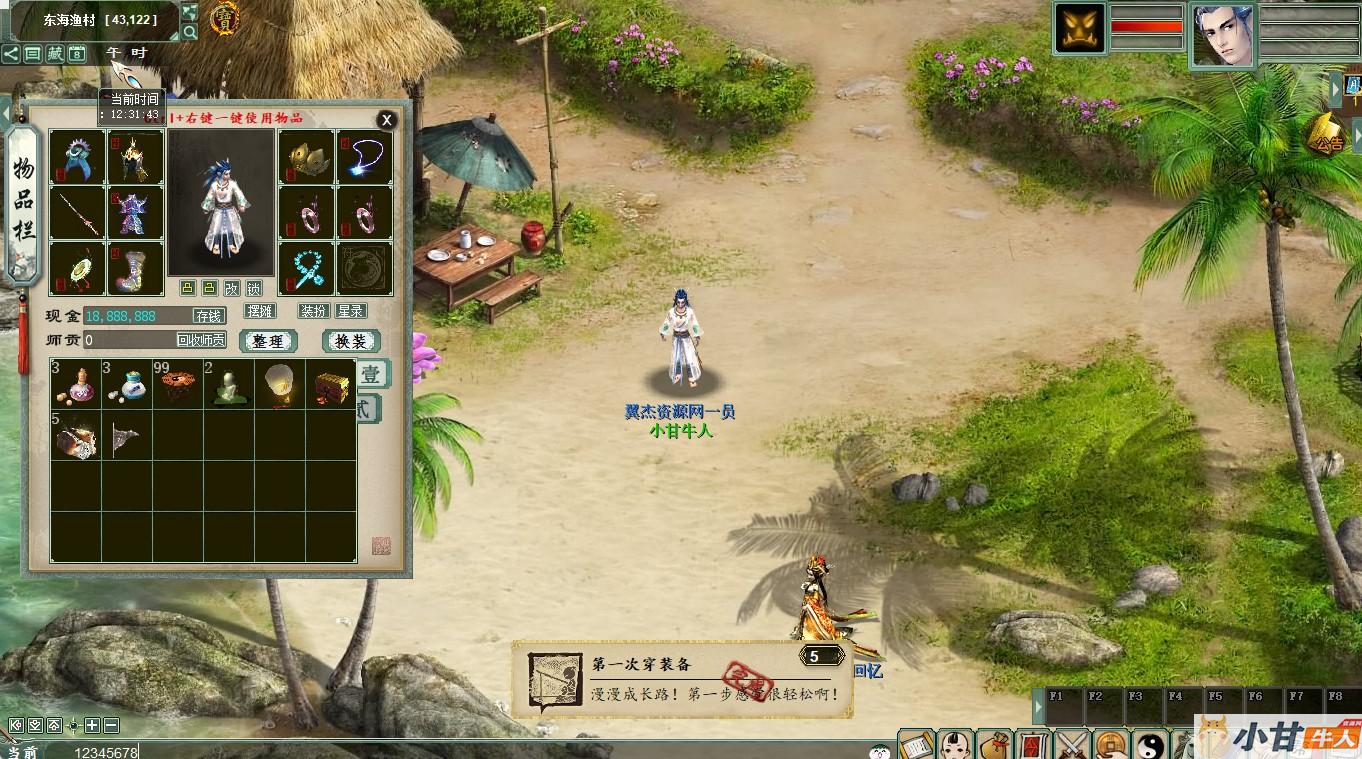1362x759 pixels.
Task: Open the 星录 button
Action: (350, 311)
